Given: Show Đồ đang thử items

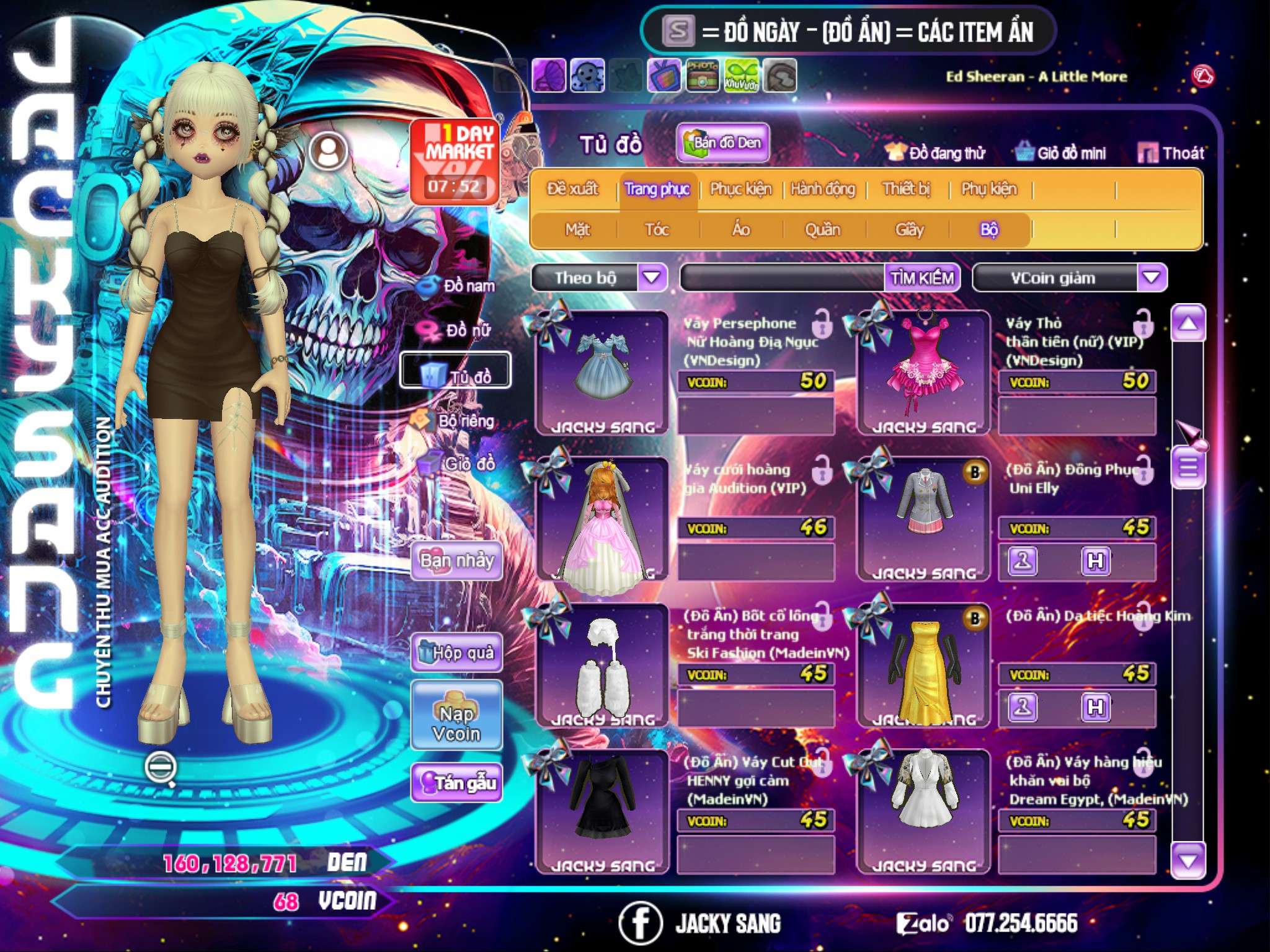Looking at the screenshot, I should (935, 153).
